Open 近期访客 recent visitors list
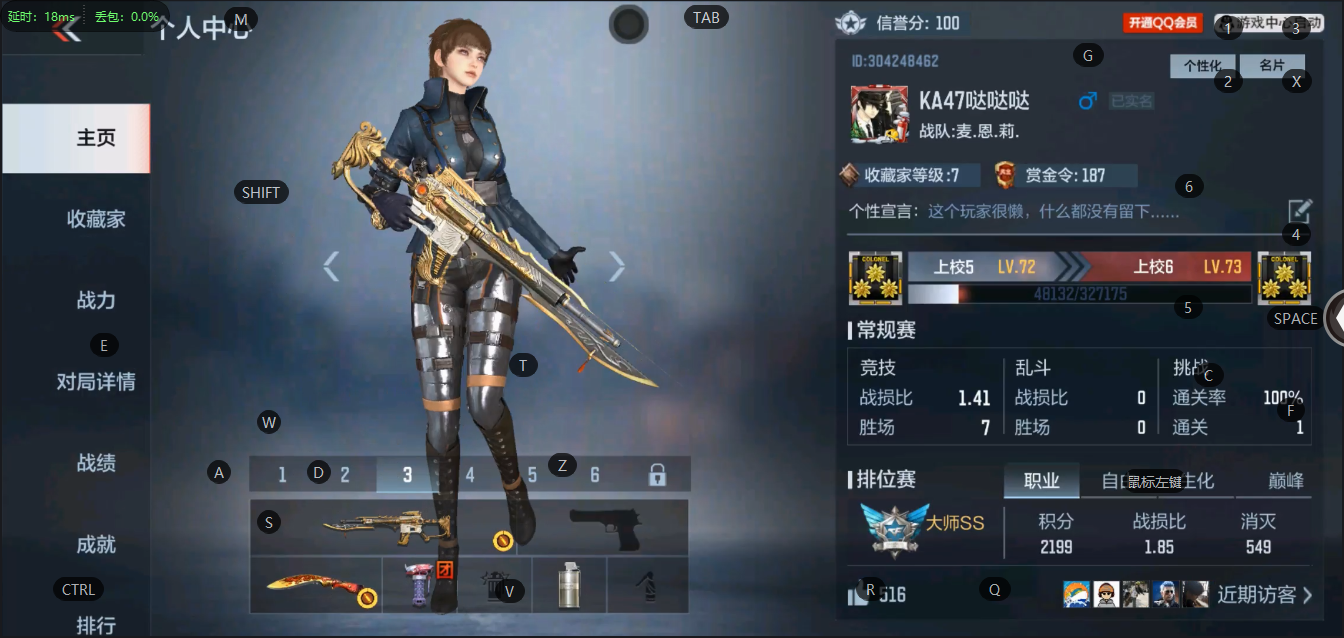 pos(1264,595)
